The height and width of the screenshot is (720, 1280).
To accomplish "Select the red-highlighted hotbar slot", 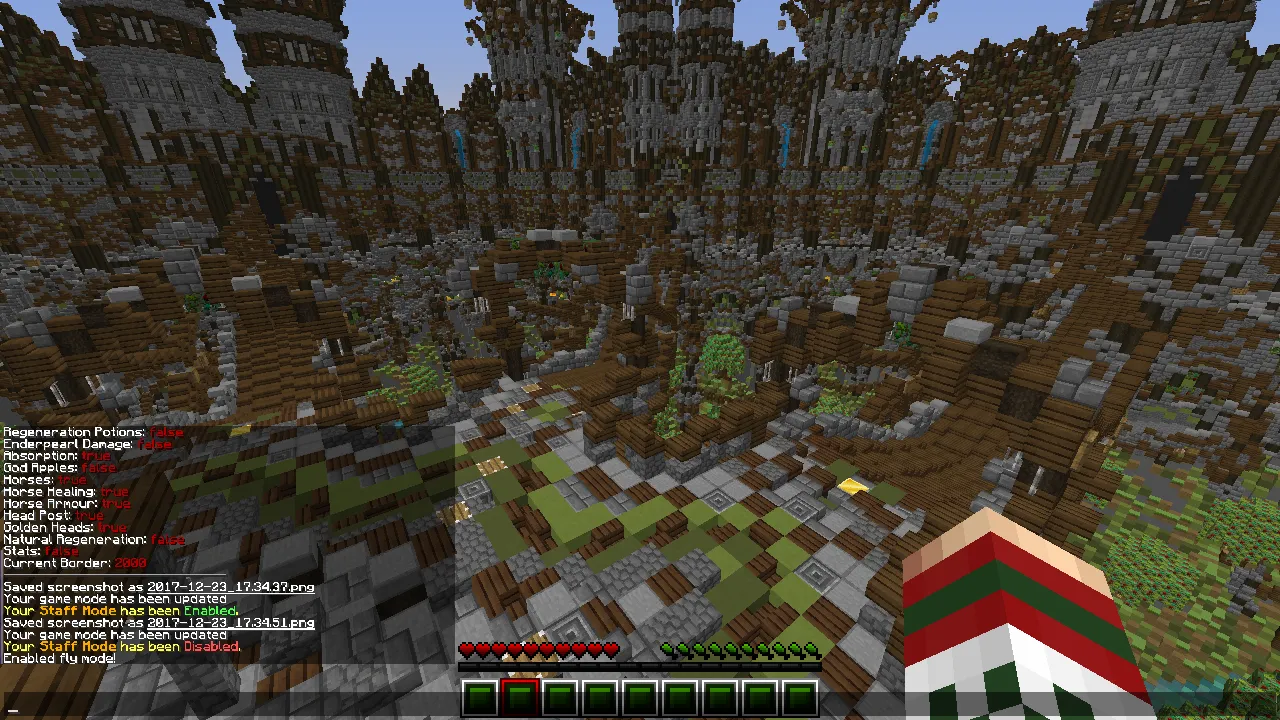I will (519, 697).
